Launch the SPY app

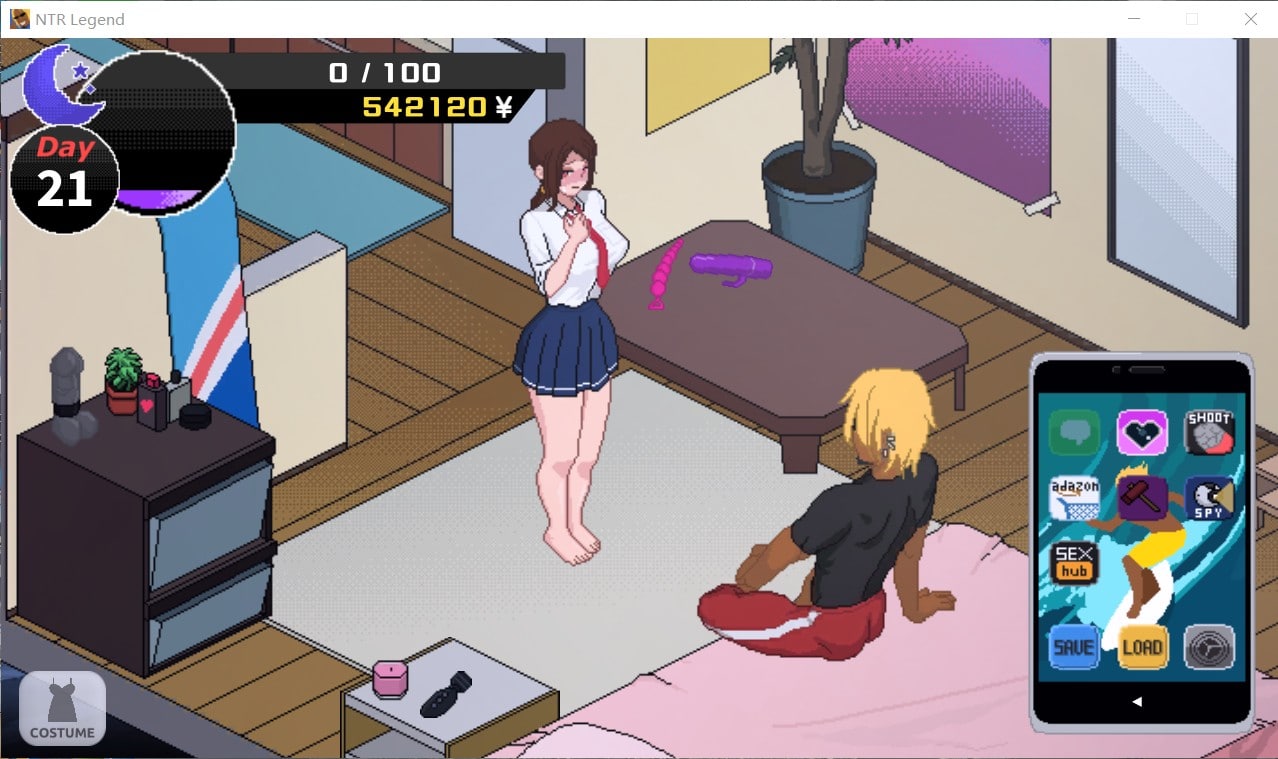point(1209,498)
